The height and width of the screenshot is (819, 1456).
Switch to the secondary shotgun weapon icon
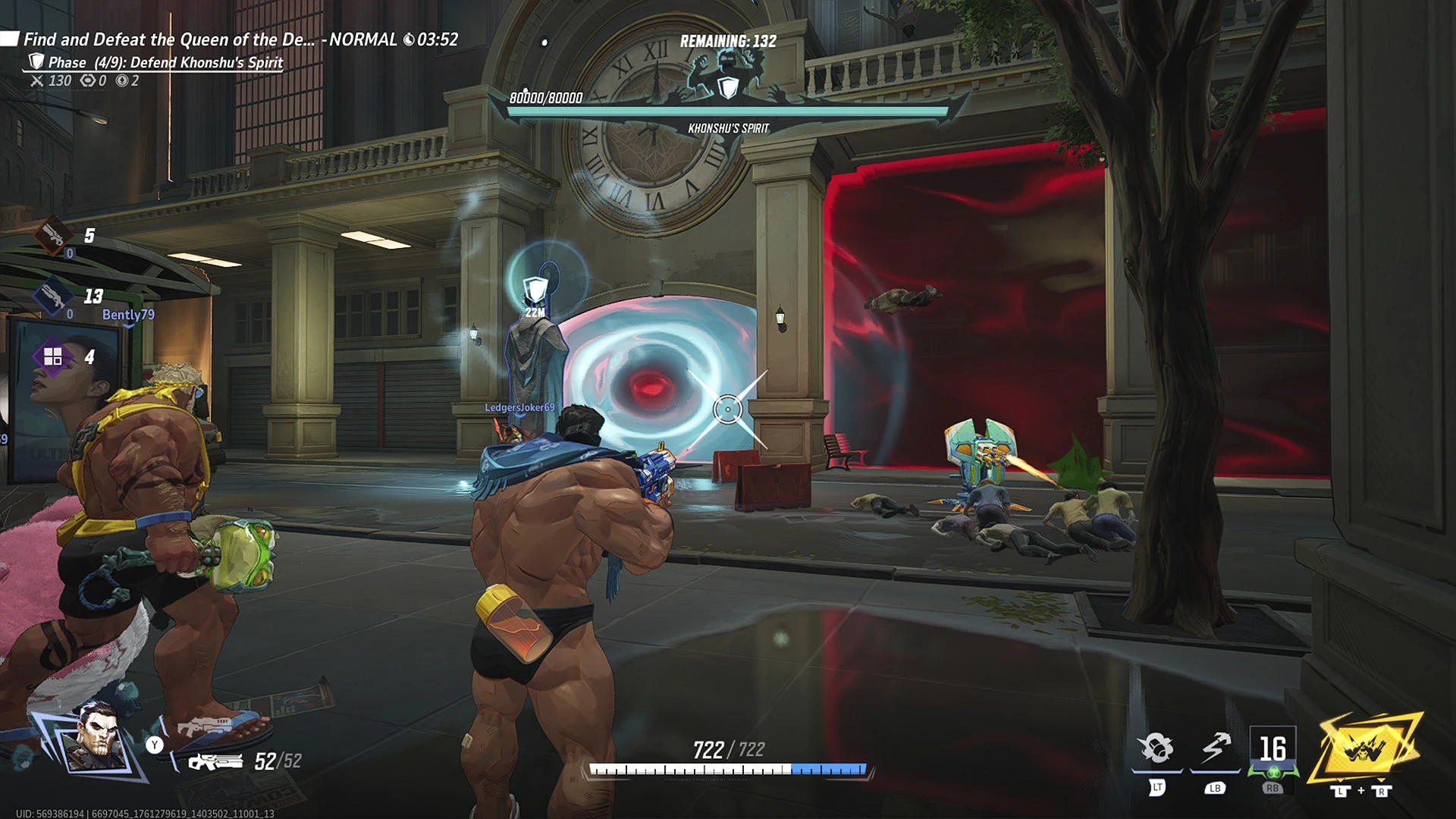[x=205, y=727]
